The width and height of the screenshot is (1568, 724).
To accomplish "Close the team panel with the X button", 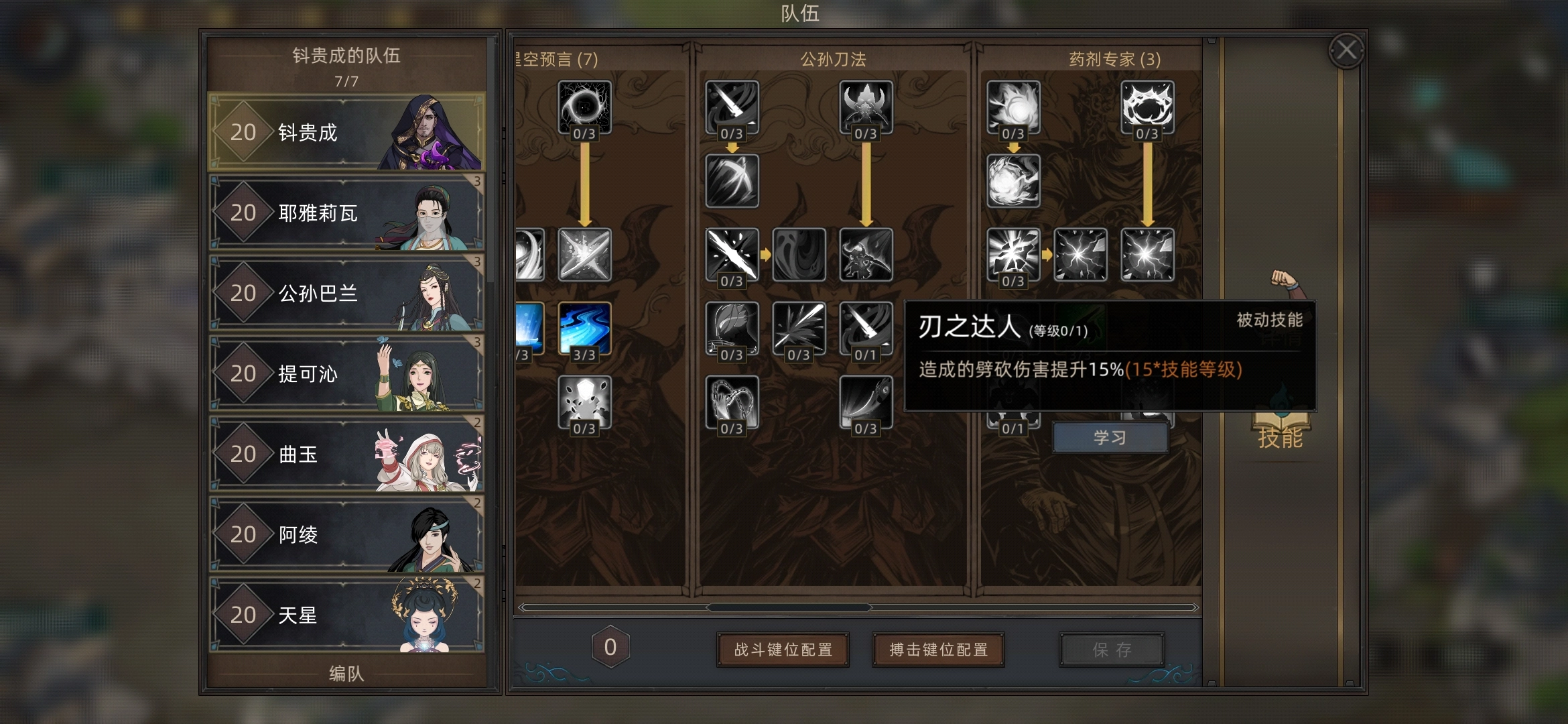I will point(1346,50).
